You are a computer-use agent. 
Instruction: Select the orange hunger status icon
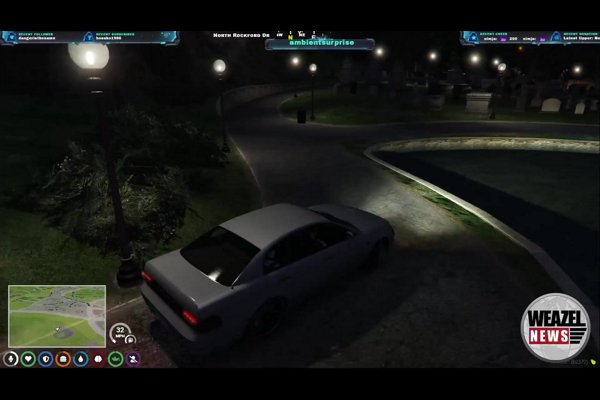click(63, 359)
